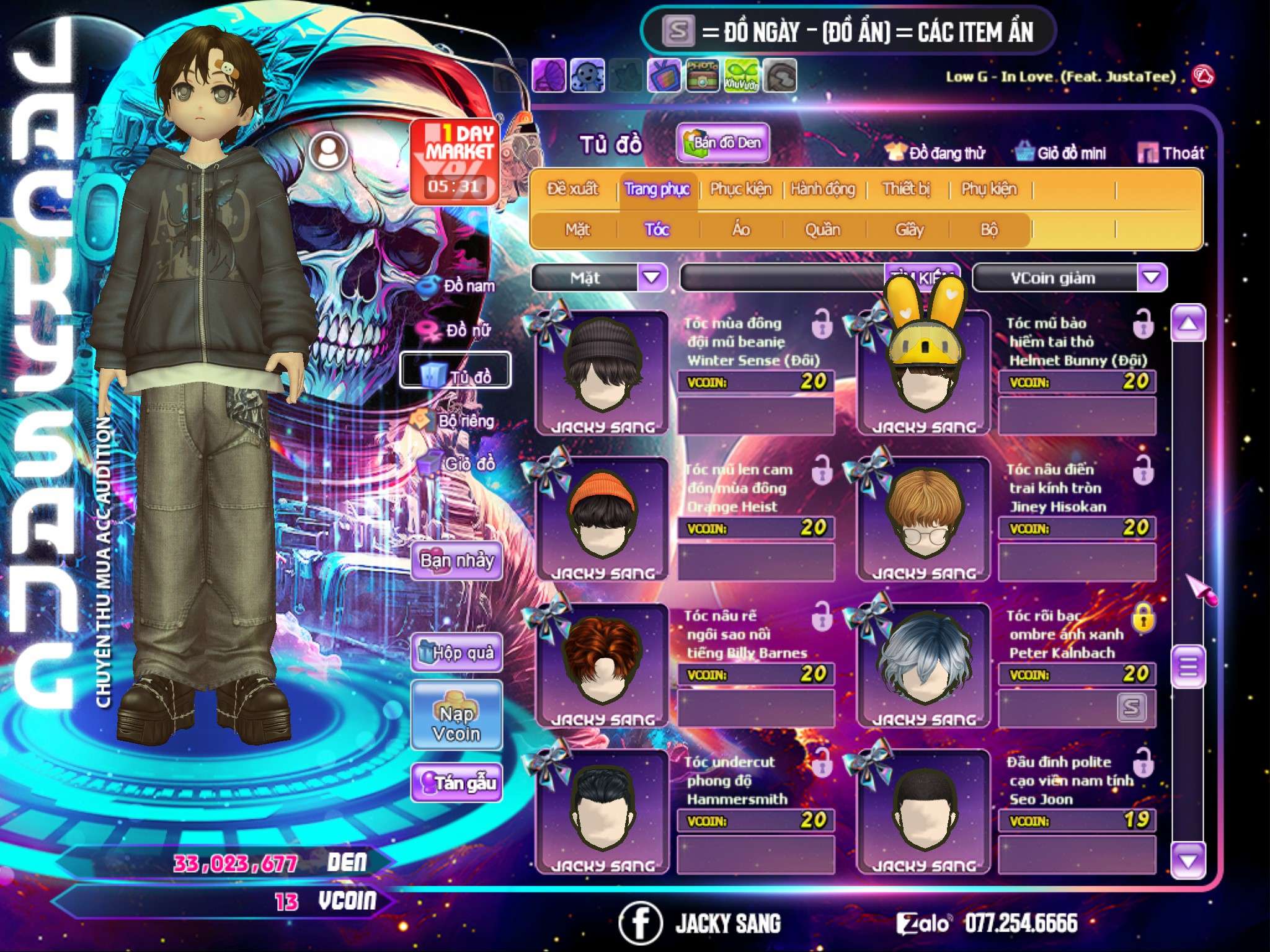Click the item search text field

click(781, 278)
